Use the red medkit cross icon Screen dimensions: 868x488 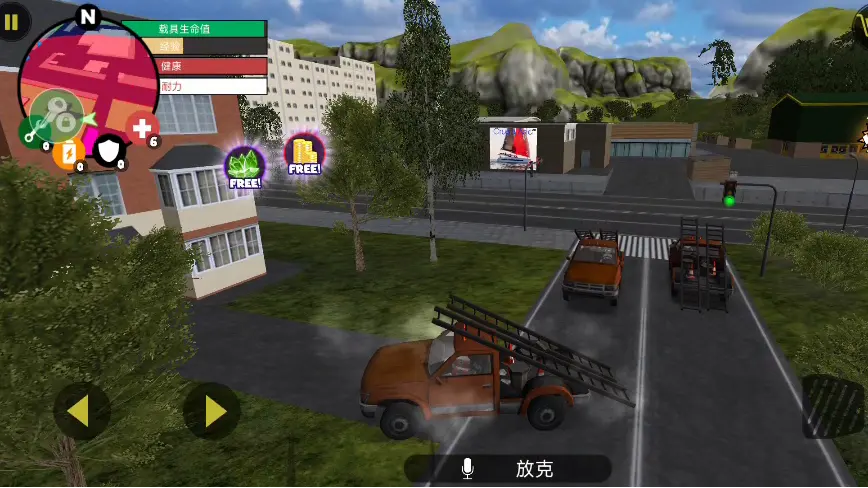click(143, 128)
